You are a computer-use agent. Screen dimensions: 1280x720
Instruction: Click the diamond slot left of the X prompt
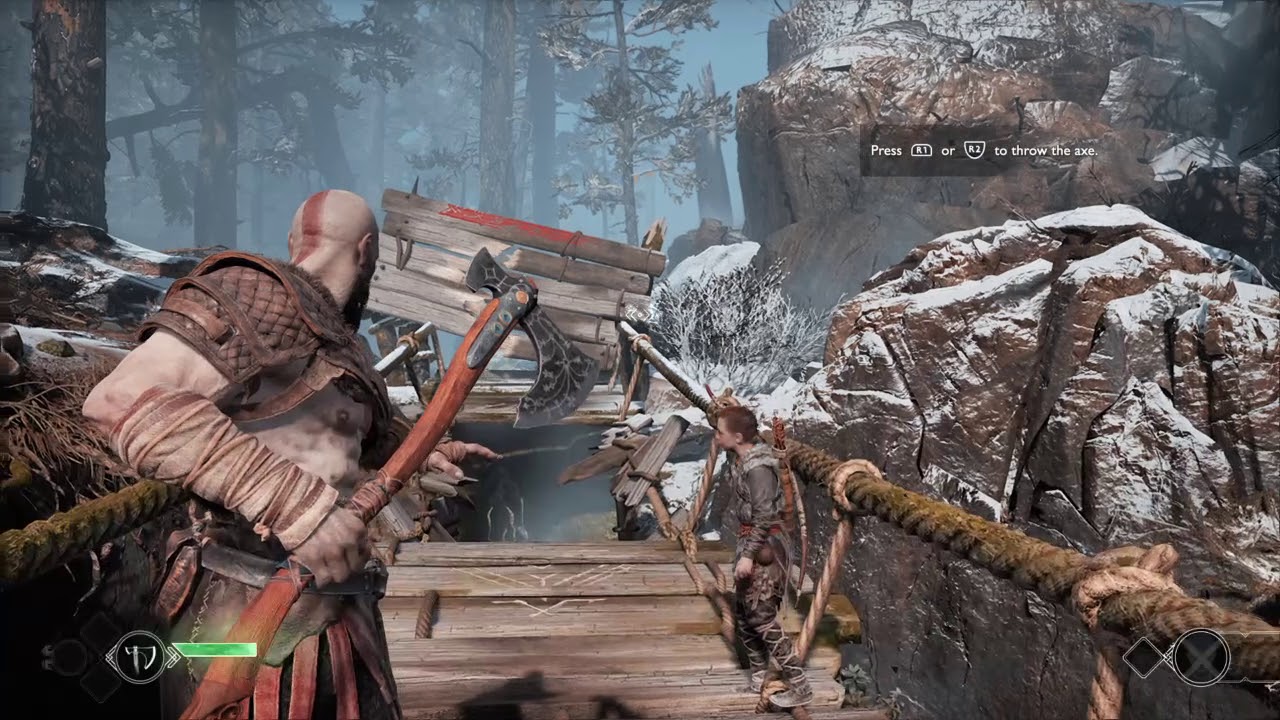click(x=1143, y=657)
